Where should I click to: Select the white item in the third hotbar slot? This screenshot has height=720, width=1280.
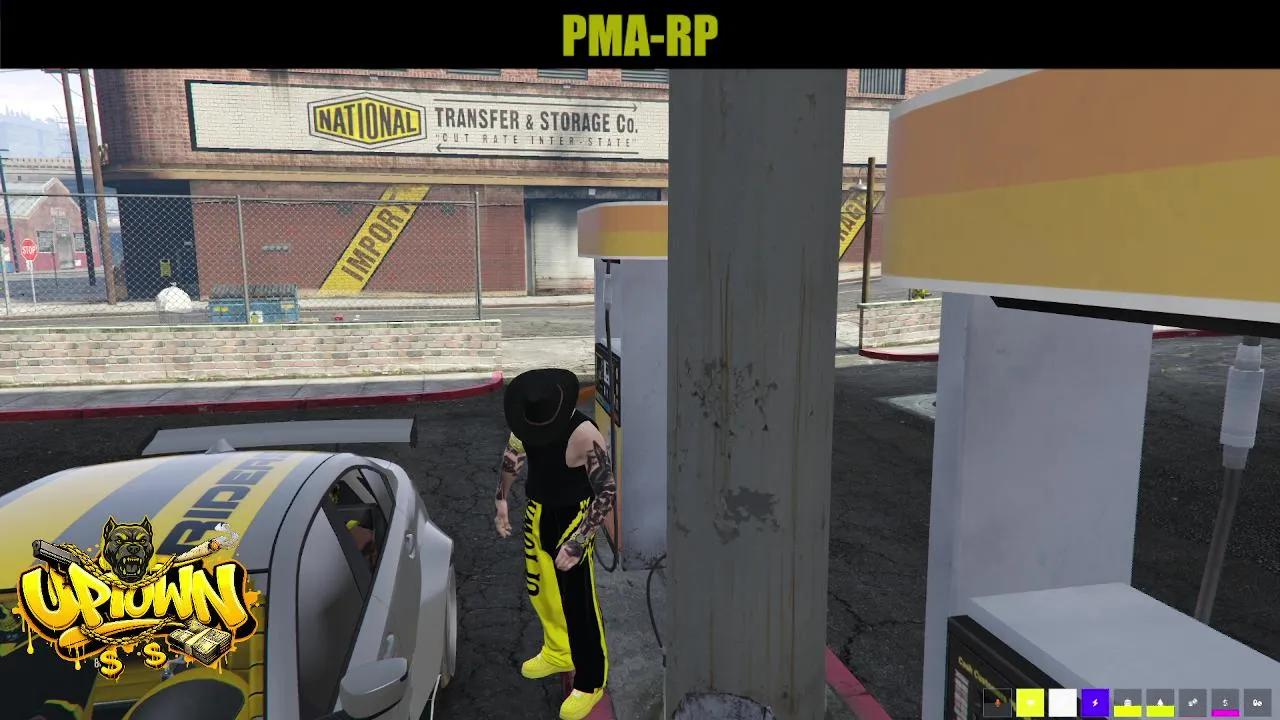[1063, 700]
